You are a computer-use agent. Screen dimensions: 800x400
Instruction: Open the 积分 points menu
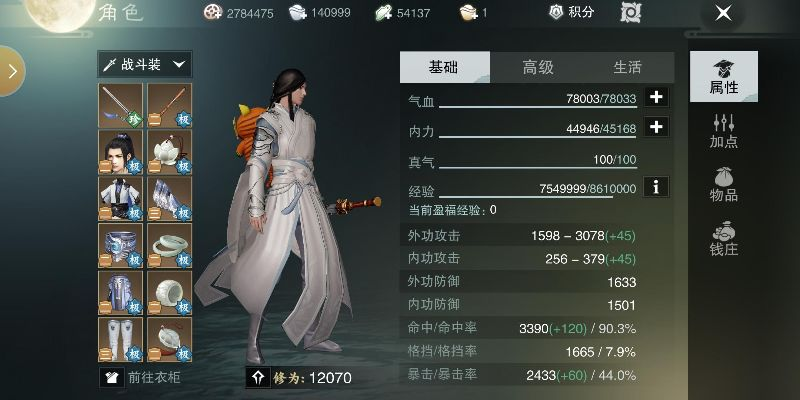click(572, 13)
